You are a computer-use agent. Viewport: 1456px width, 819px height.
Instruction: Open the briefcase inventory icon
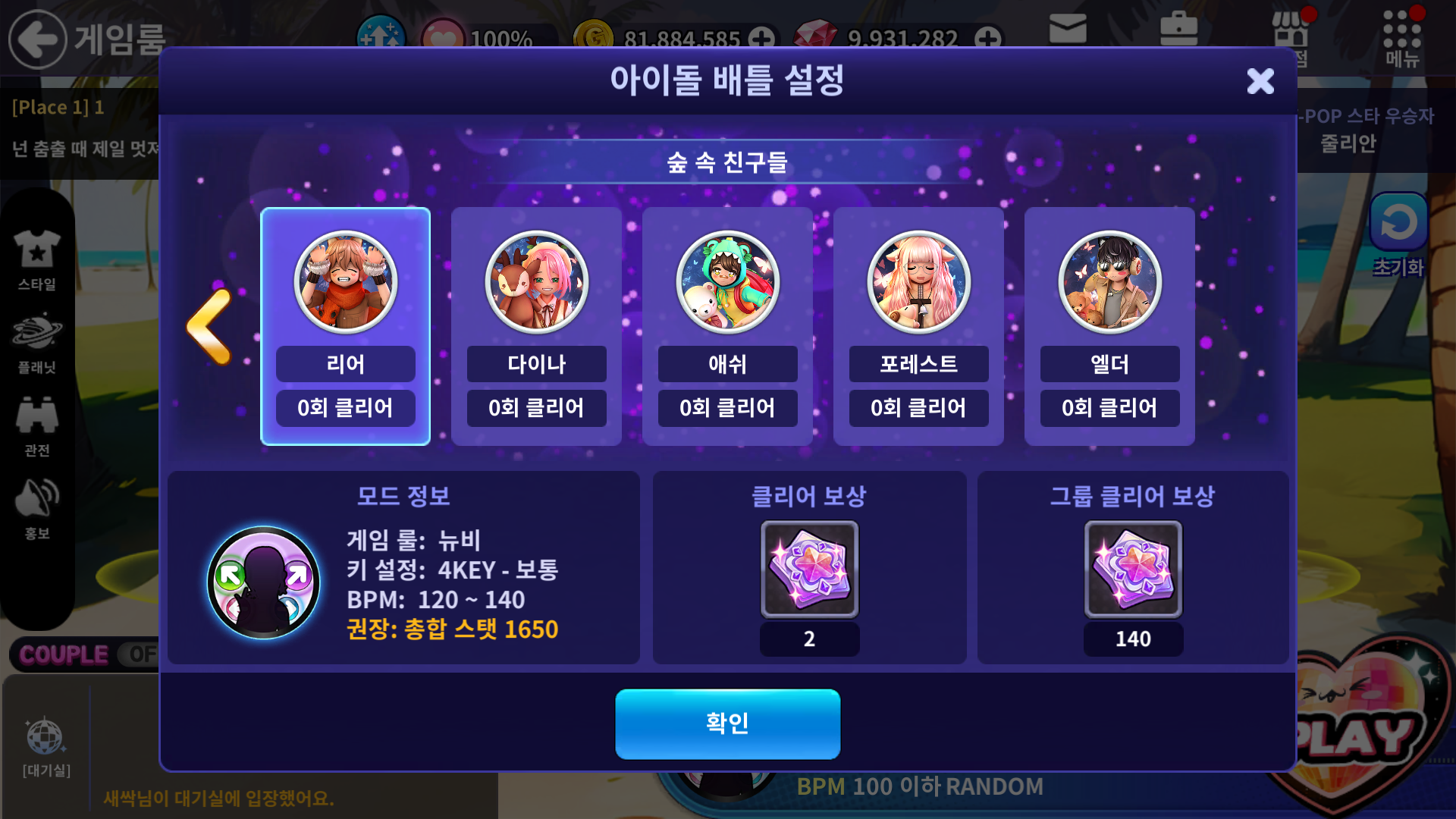tap(1178, 30)
